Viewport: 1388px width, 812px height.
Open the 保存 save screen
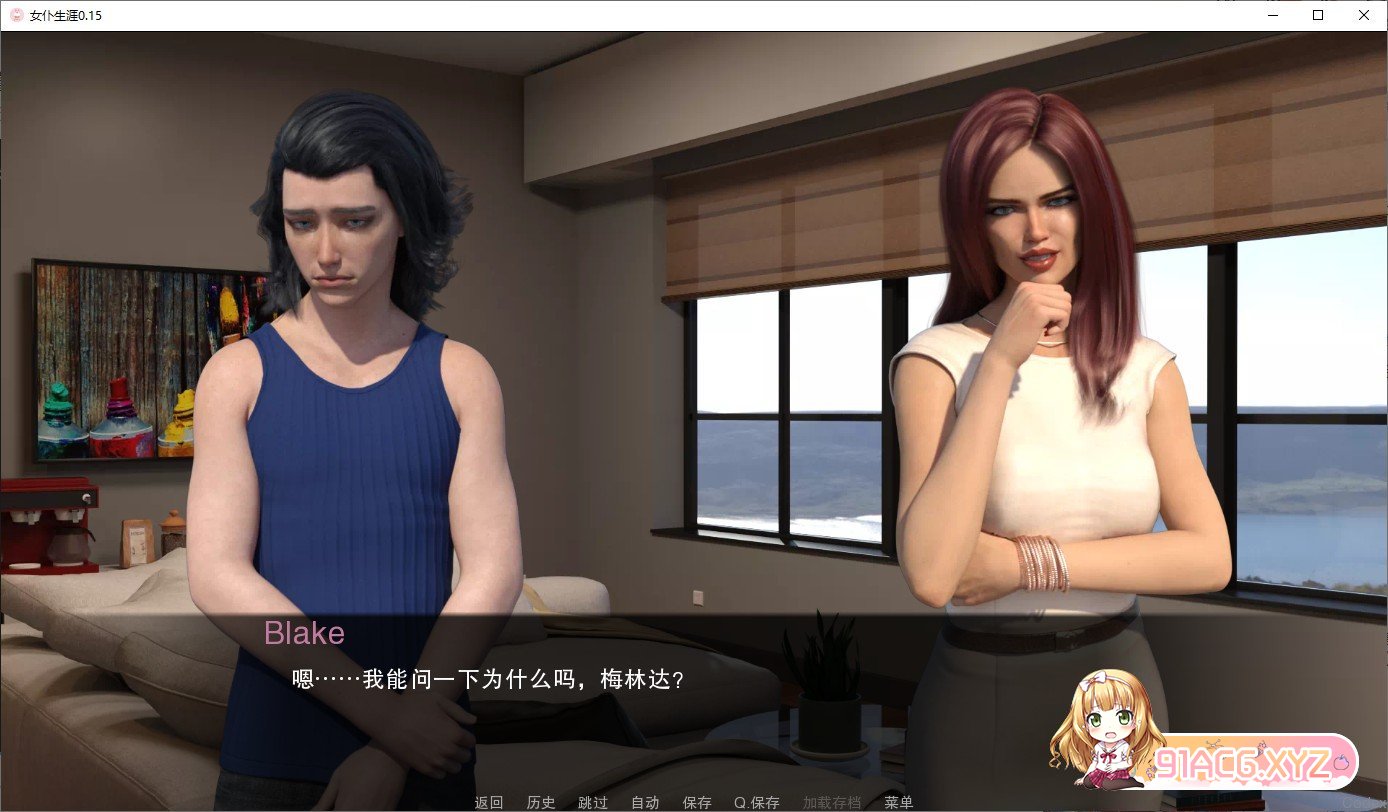tap(697, 802)
